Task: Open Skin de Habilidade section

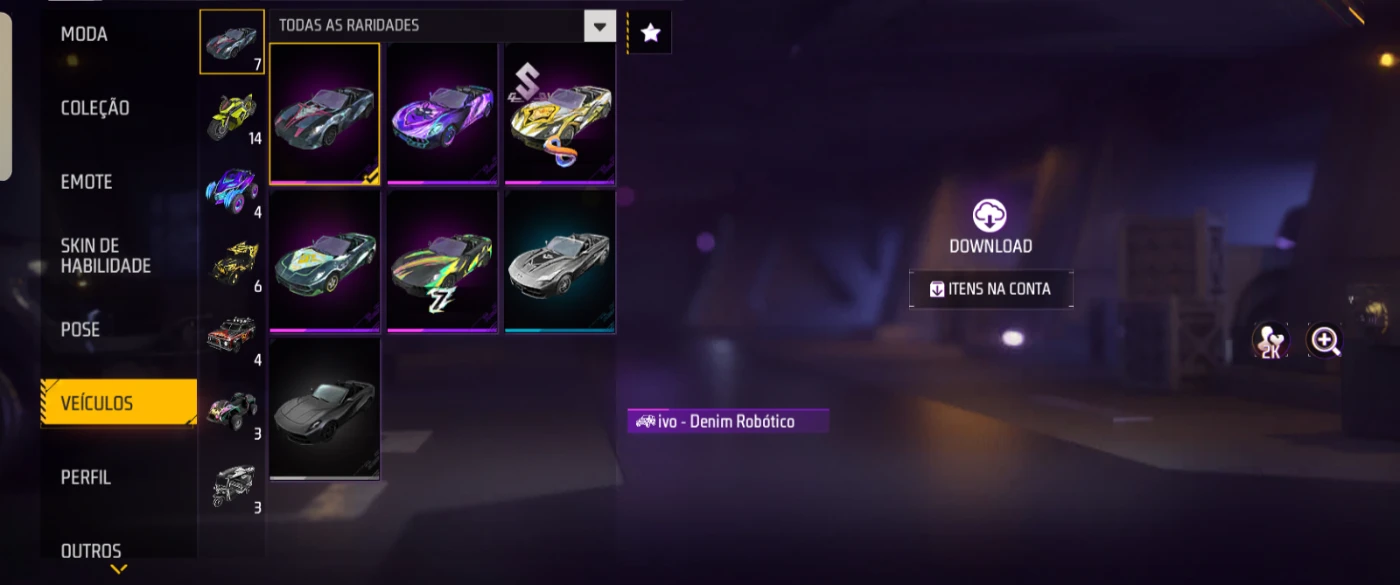Action: (106, 256)
